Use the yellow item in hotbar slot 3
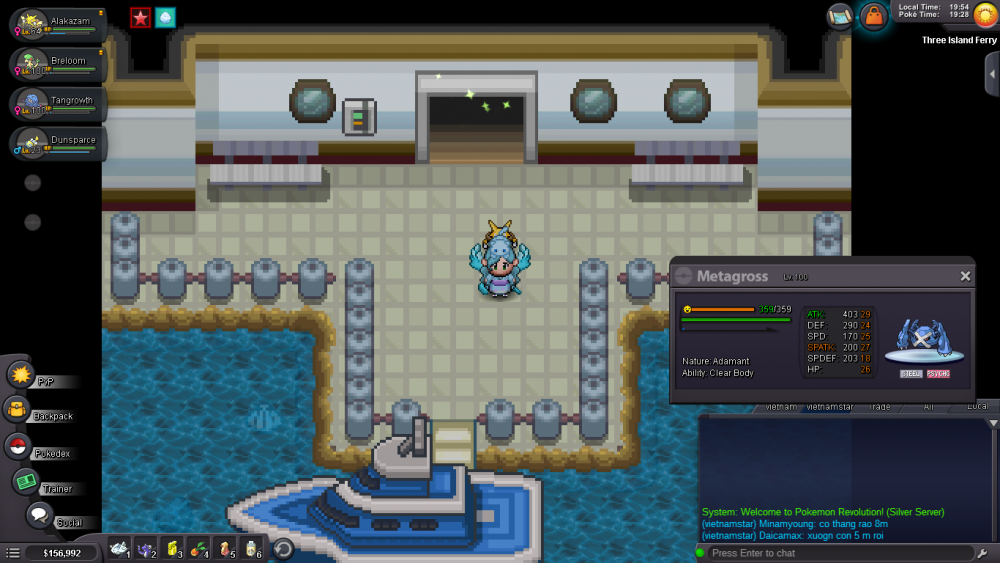This screenshot has height=563, width=1000. click(172, 548)
